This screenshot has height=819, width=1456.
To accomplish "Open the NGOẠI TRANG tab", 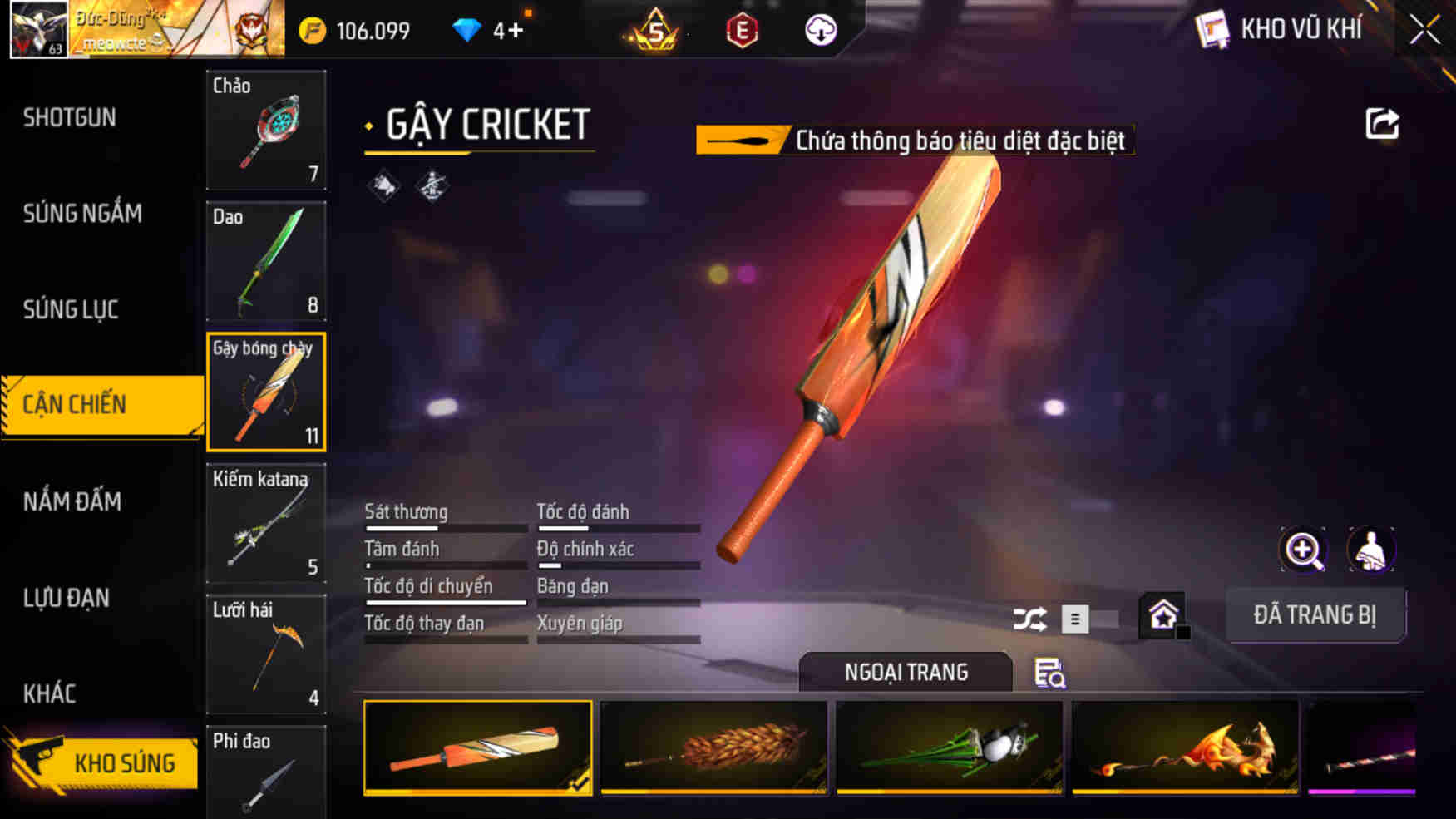I will (x=906, y=672).
